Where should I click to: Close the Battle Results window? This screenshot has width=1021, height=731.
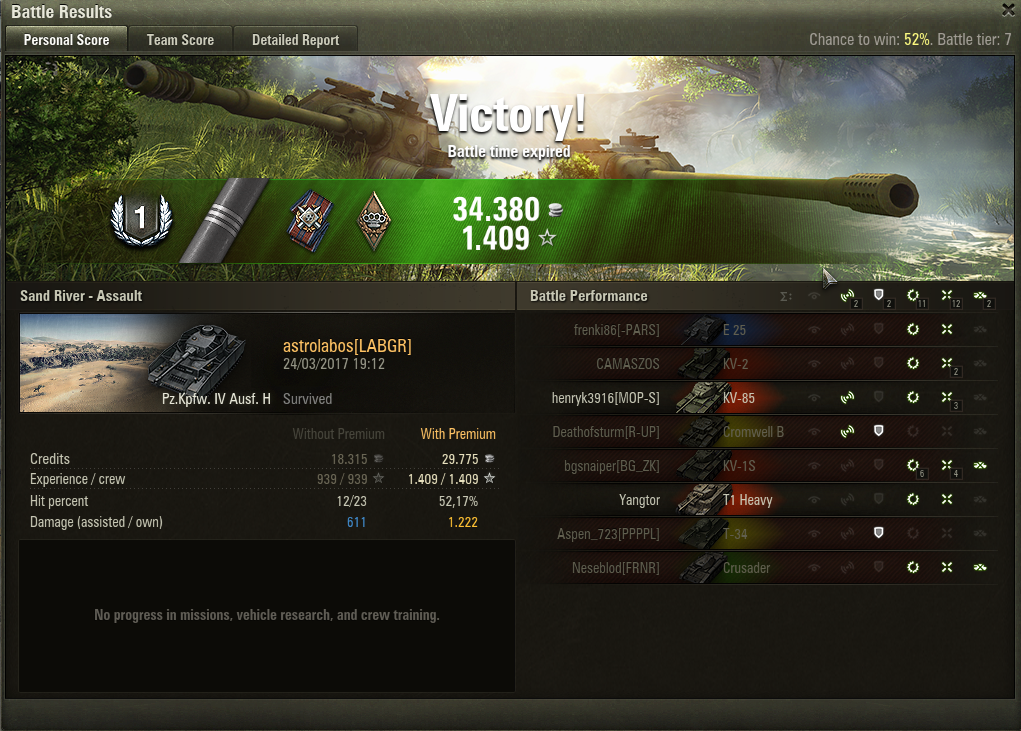pyautogui.click(x=1008, y=10)
